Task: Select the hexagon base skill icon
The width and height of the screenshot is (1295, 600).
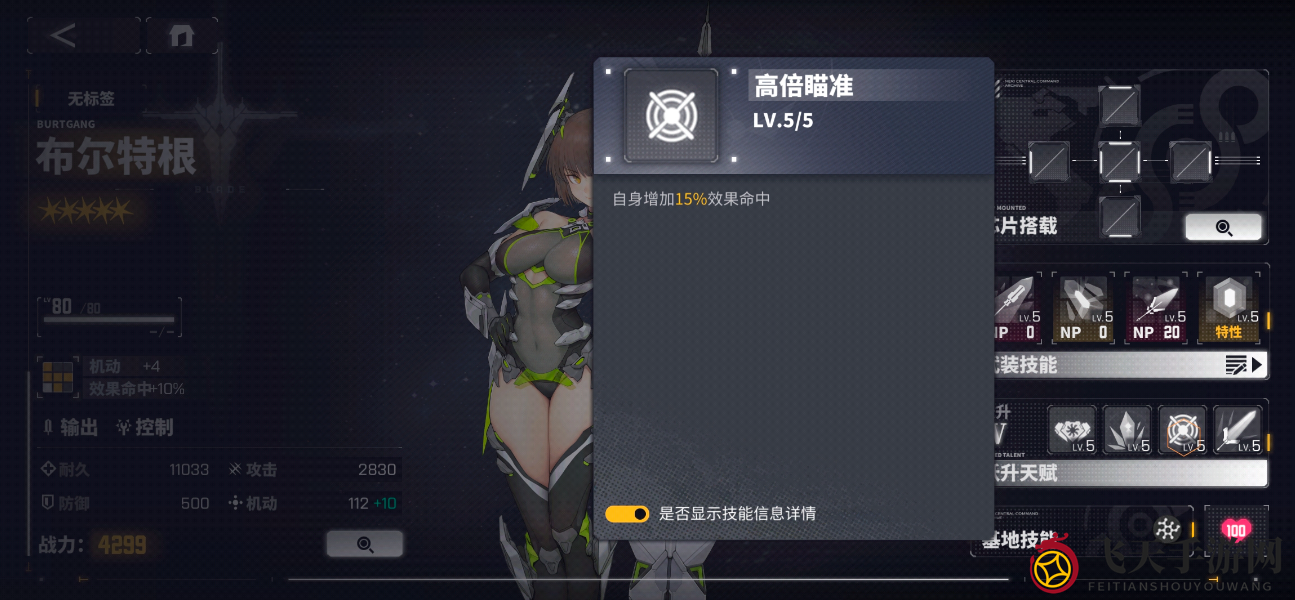Action: [1165, 529]
